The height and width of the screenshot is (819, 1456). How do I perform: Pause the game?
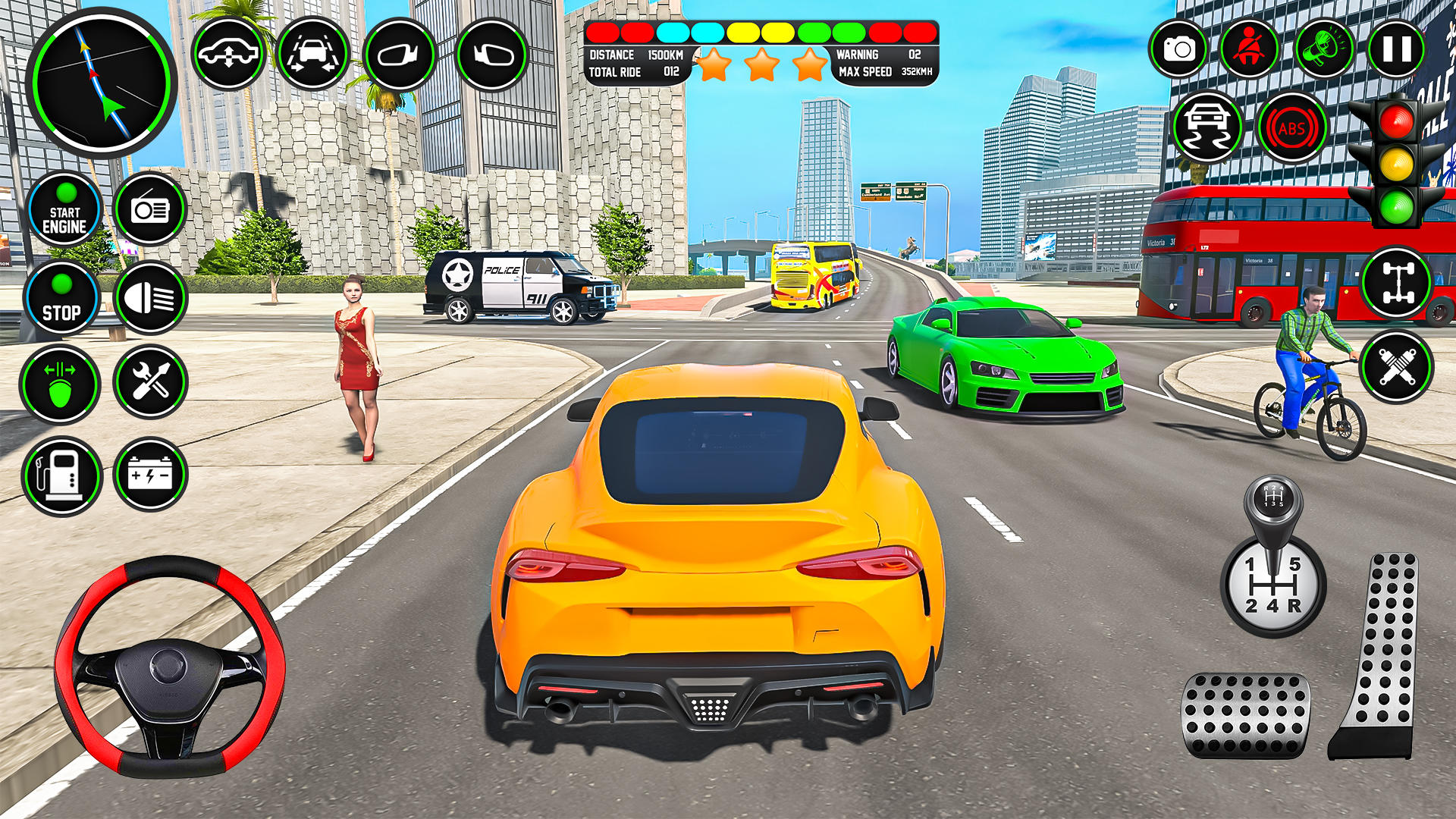pos(1396,49)
